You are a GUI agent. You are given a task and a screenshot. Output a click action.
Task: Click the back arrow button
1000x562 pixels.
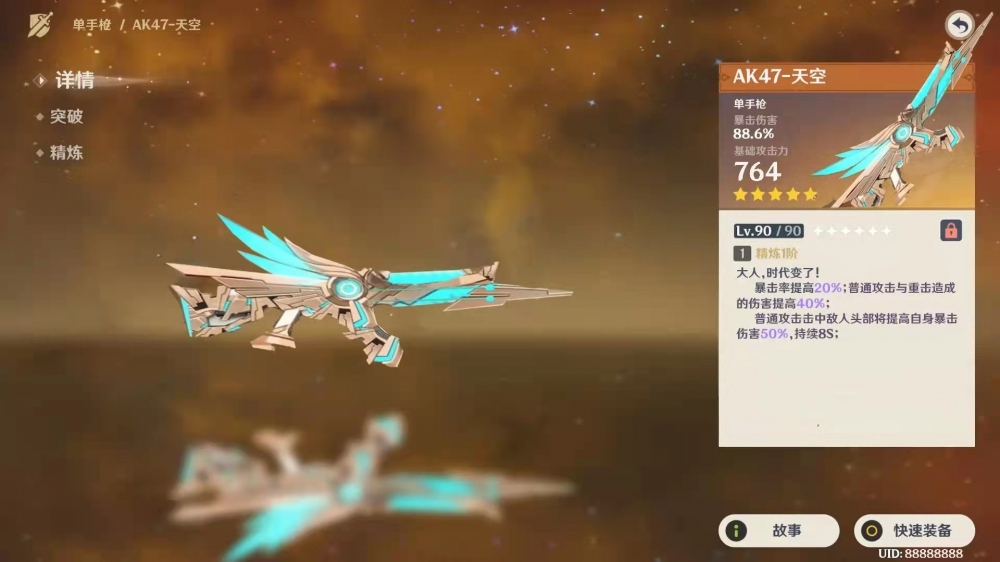coord(960,26)
